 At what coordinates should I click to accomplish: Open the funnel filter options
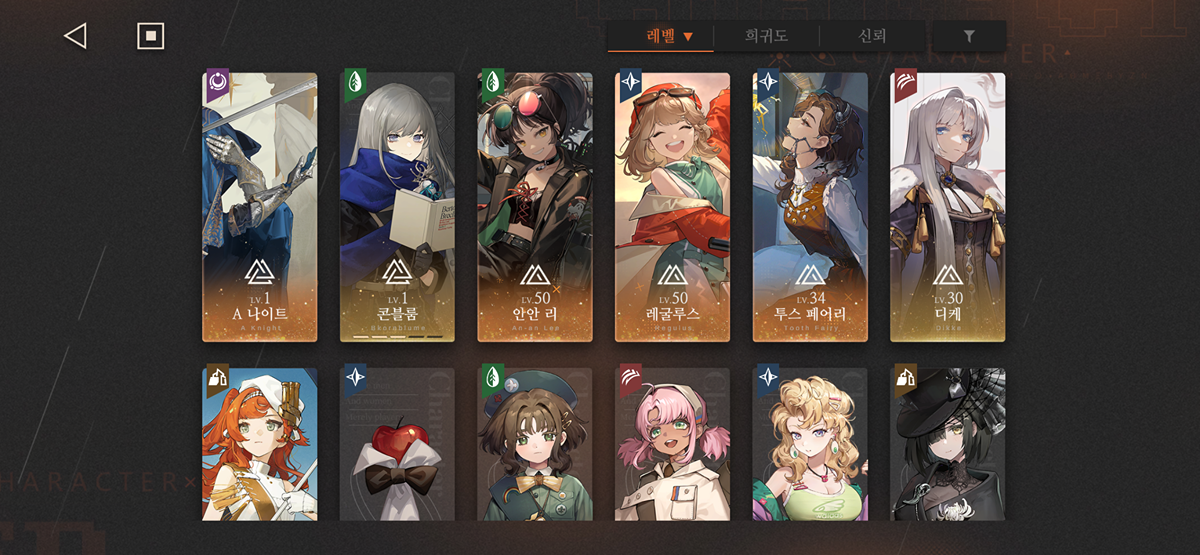tap(968, 36)
